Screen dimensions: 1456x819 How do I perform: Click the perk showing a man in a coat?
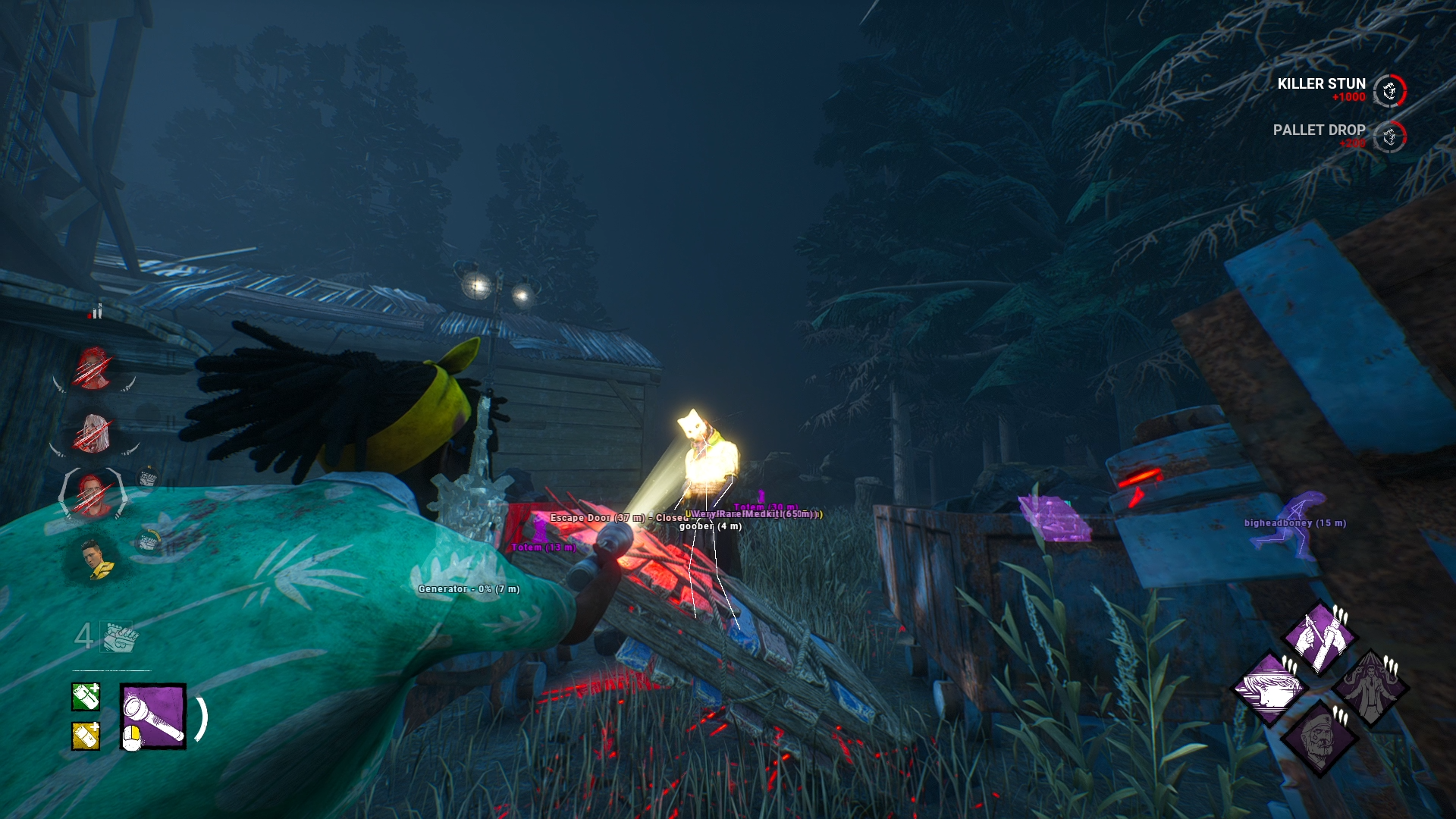click(x=1370, y=689)
